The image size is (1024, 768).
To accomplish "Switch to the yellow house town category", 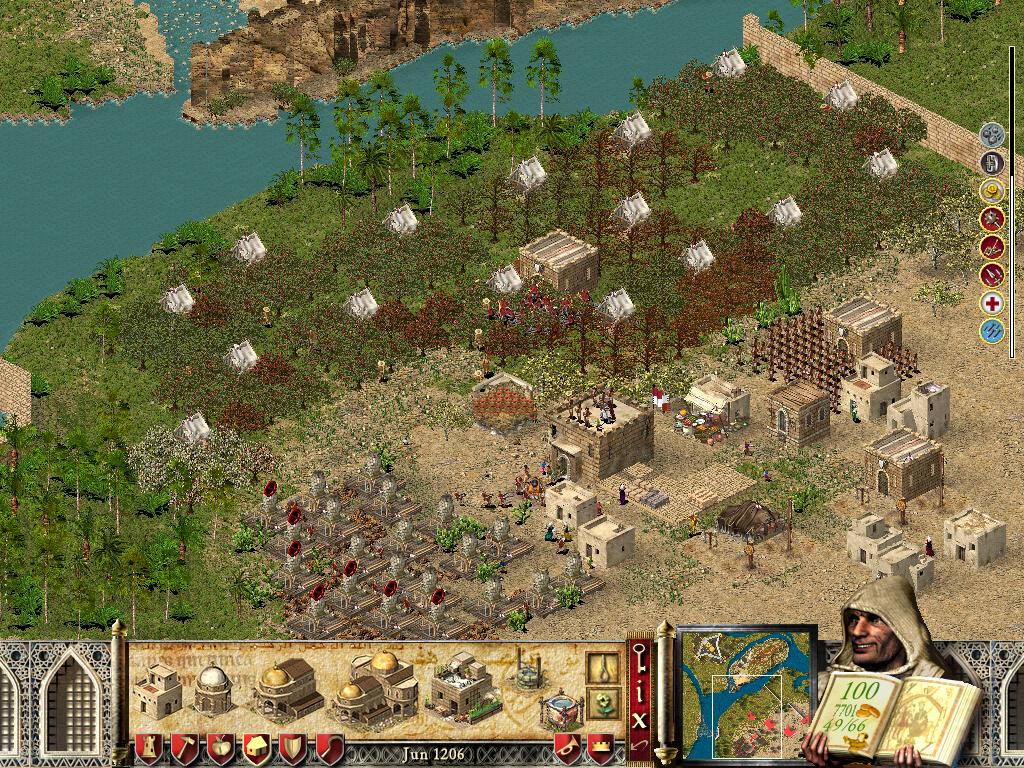I will point(256,748).
